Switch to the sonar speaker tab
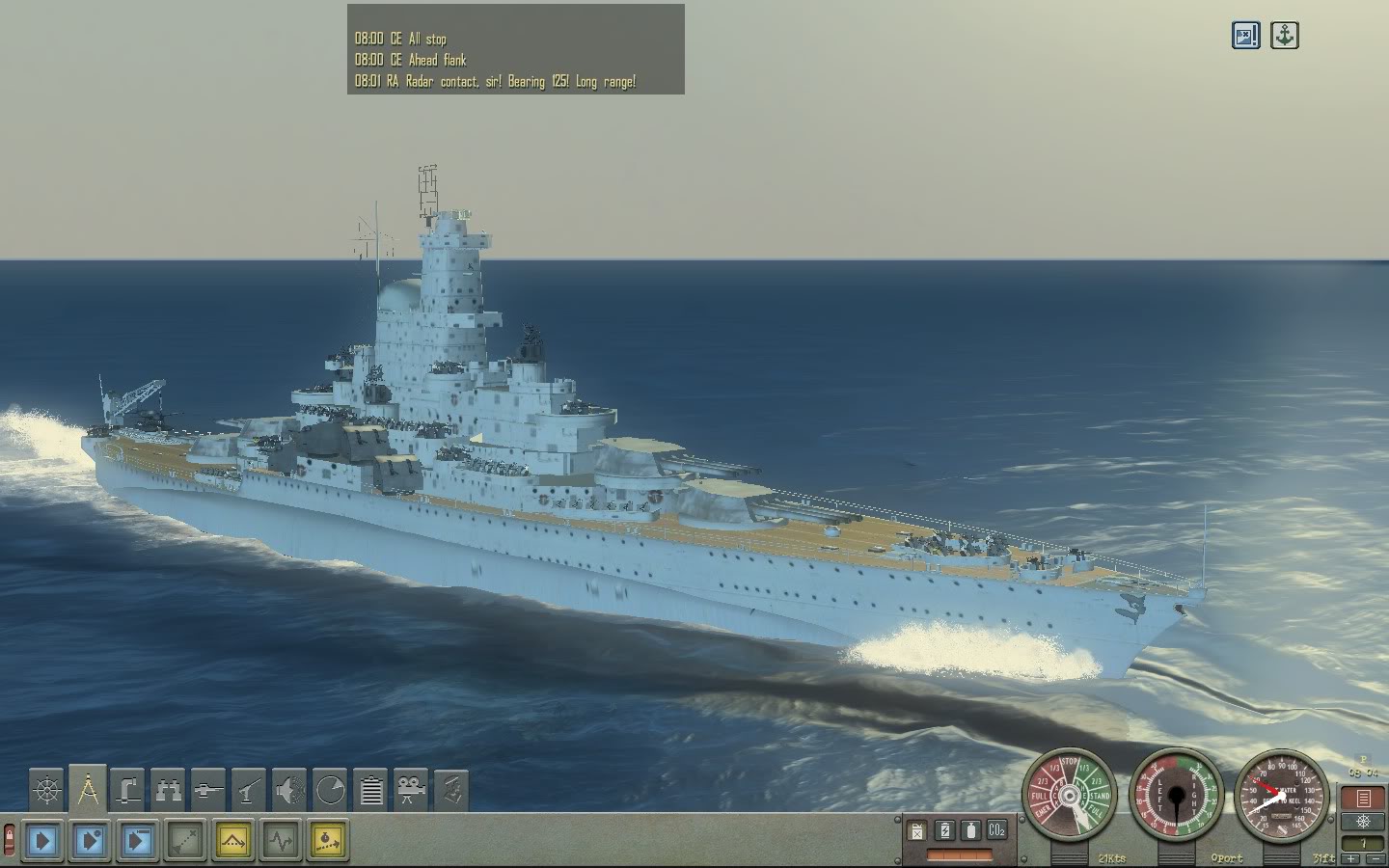This screenshot has height=868, width=1389. click(x=289, y=791)
